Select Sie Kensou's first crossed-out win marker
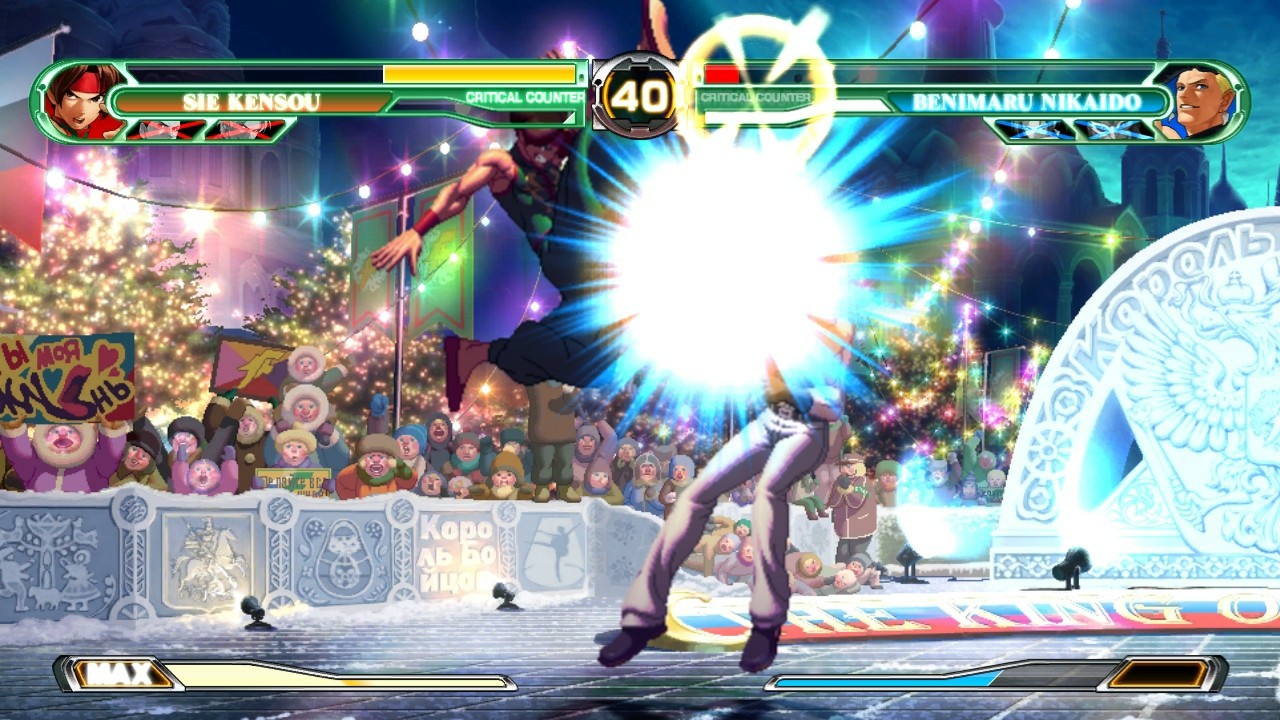 157,128
